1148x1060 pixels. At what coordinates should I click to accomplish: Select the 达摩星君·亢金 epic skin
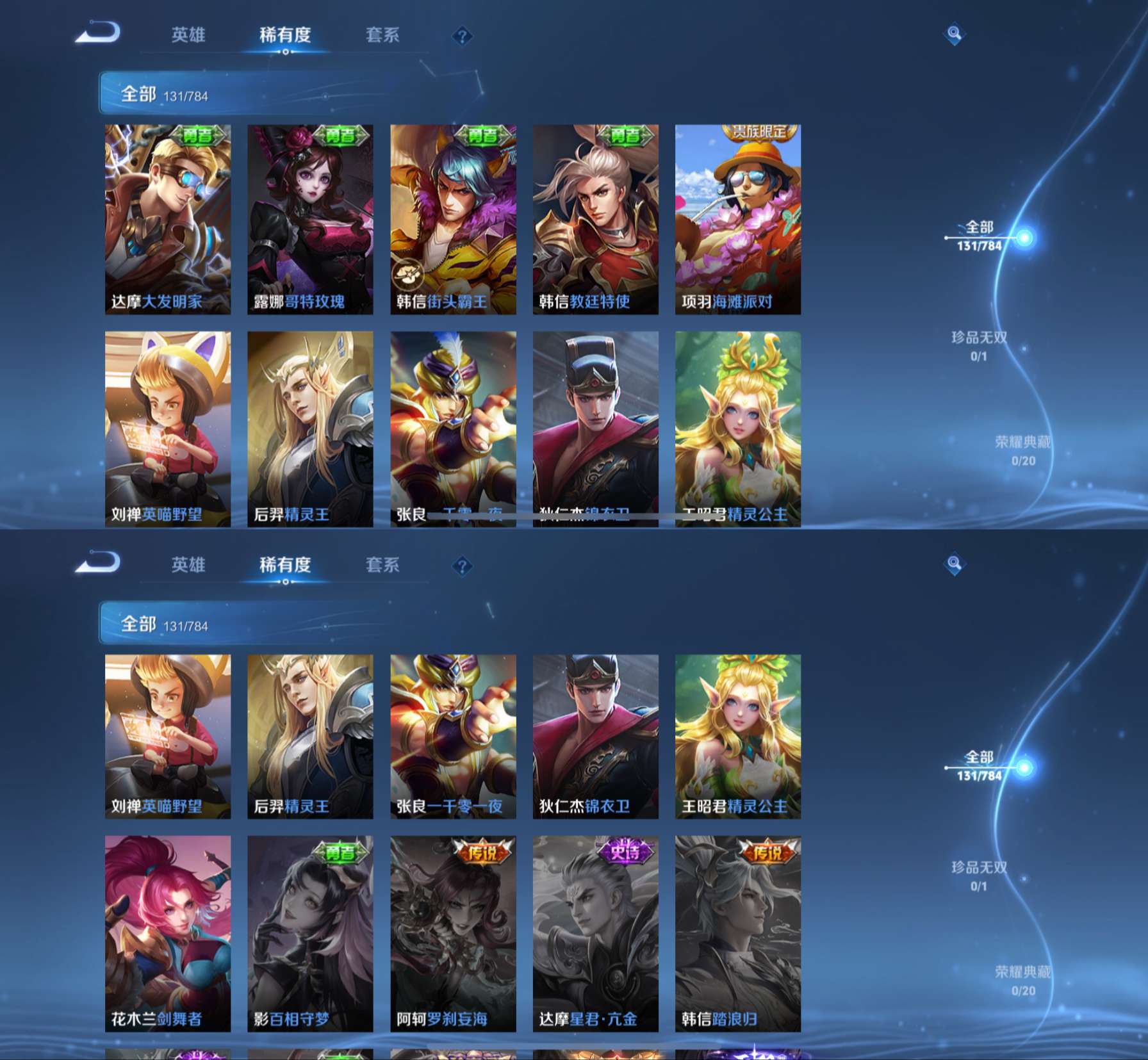point(595,933)
